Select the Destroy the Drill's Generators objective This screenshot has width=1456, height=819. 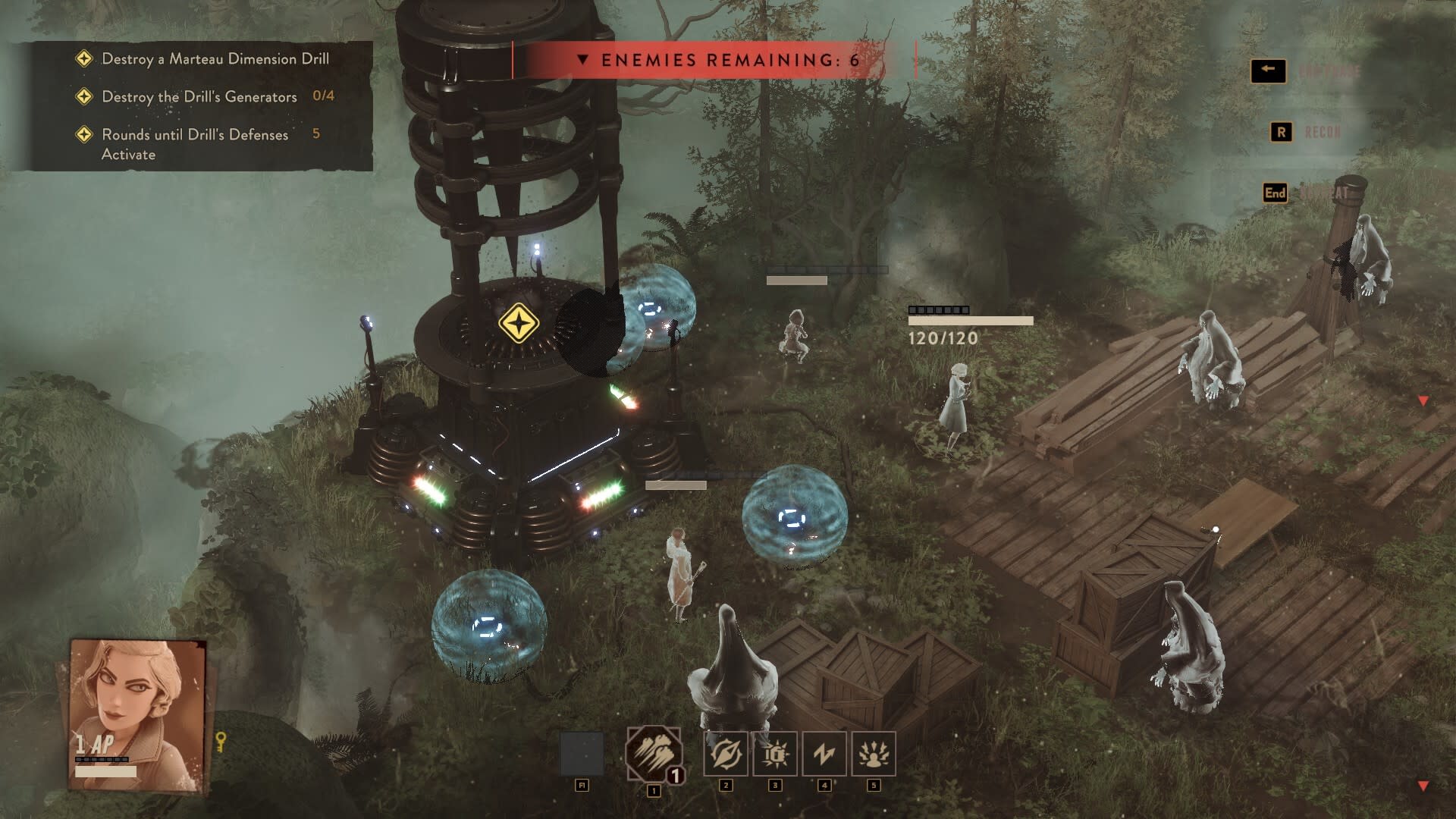199,96
